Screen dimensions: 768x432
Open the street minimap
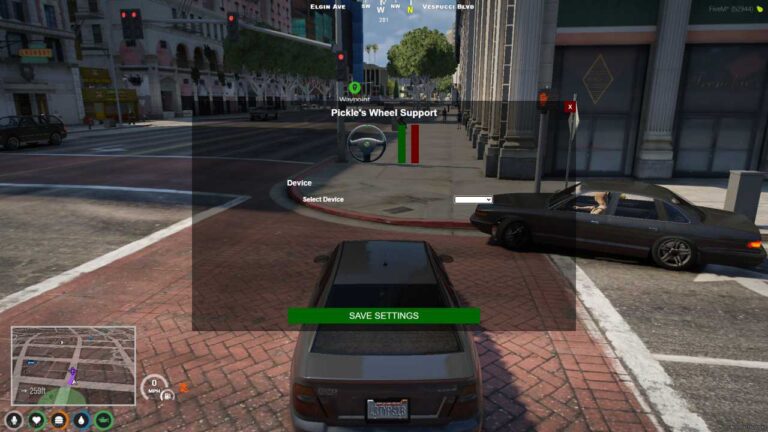point(73,365)
